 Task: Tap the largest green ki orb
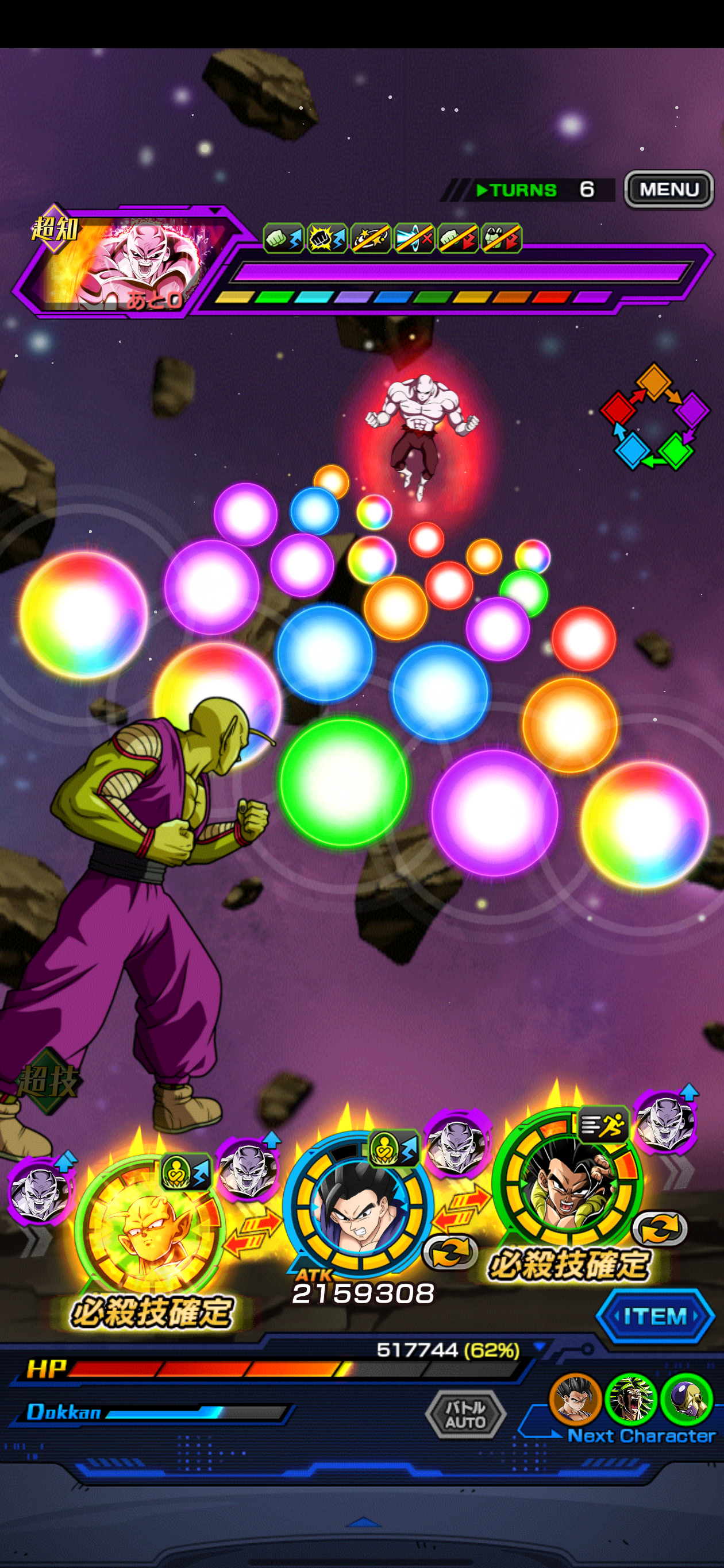[x=344, y=781]
